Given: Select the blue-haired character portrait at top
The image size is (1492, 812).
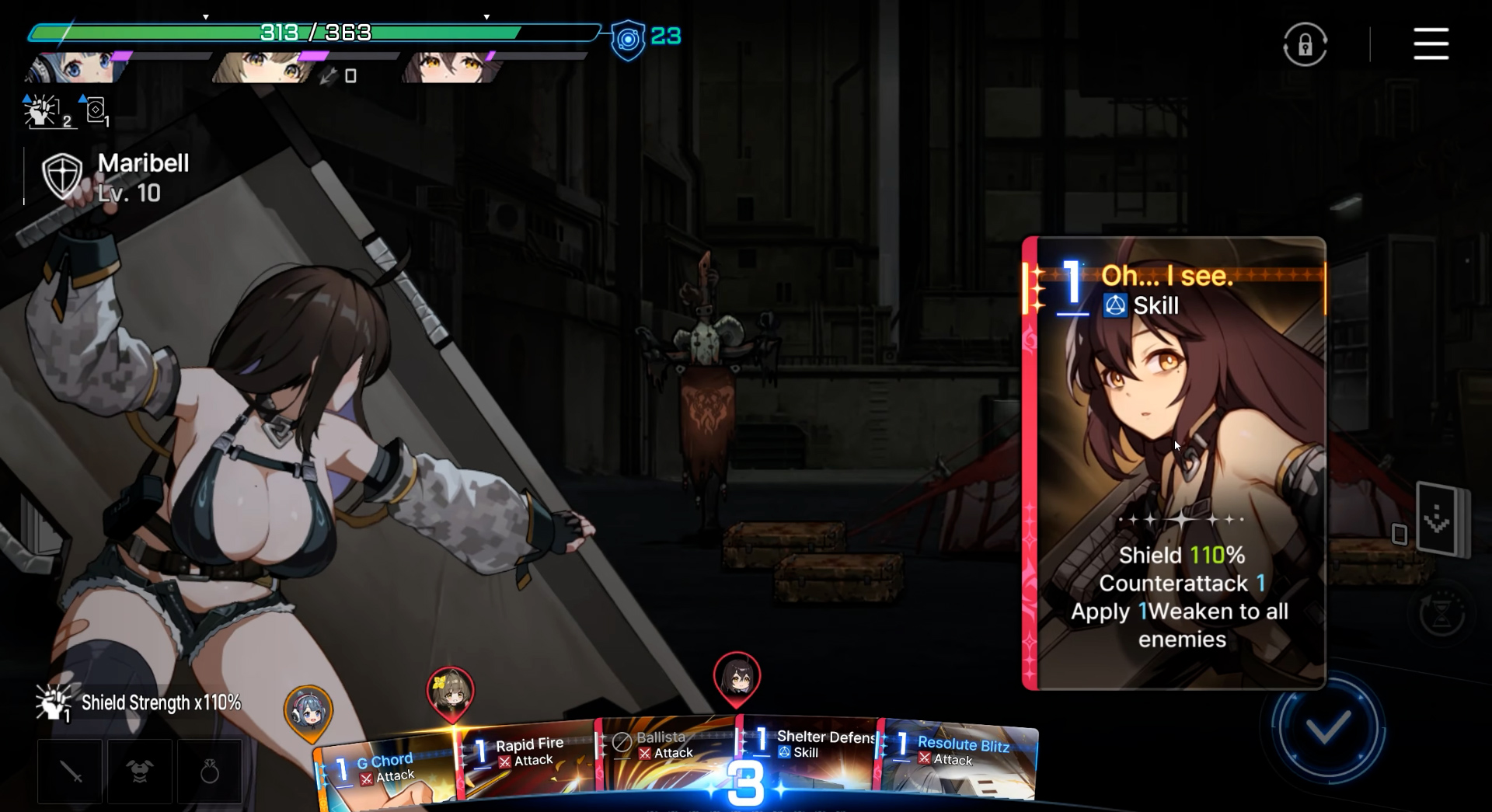Looking at the screenshot, I should [x=74, y=68].
